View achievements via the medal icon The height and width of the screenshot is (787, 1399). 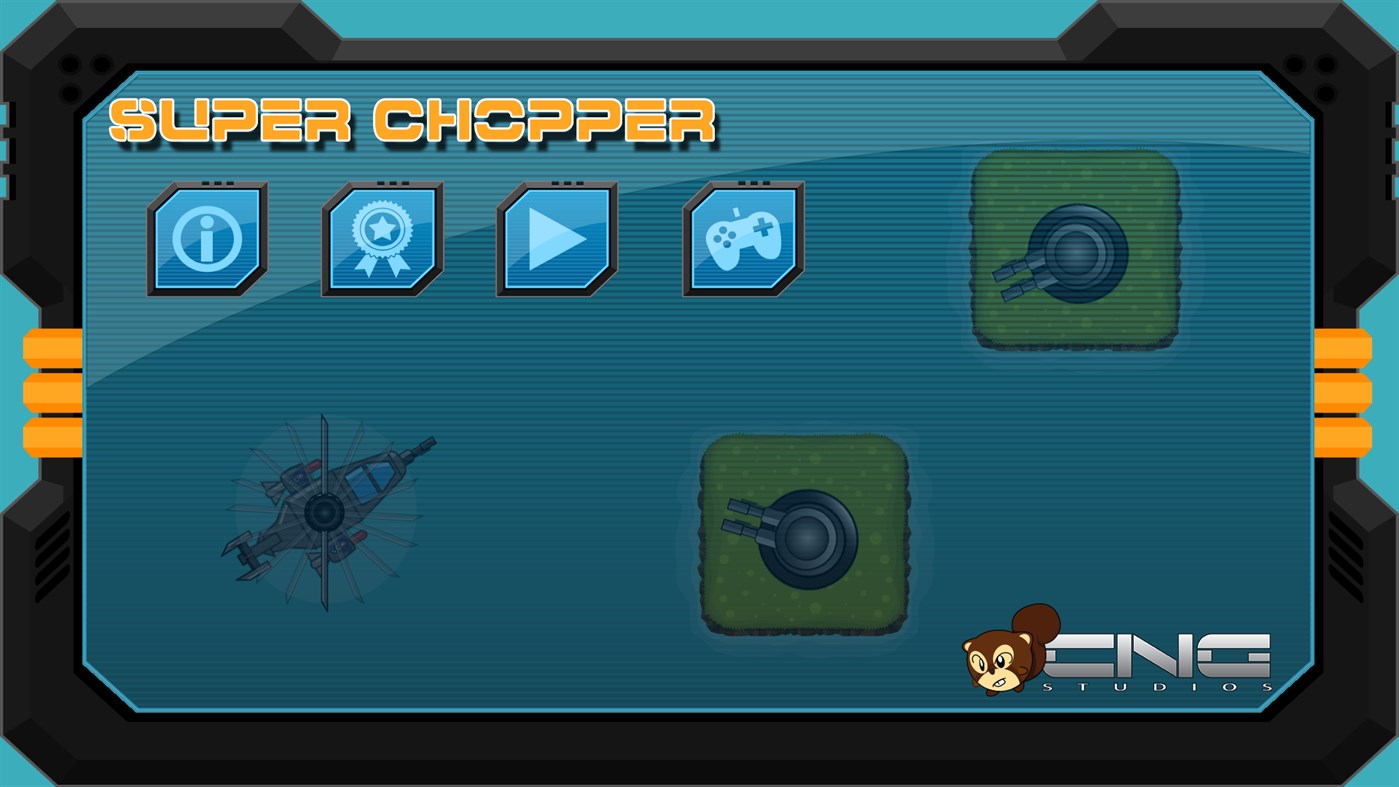pos(381,237)
